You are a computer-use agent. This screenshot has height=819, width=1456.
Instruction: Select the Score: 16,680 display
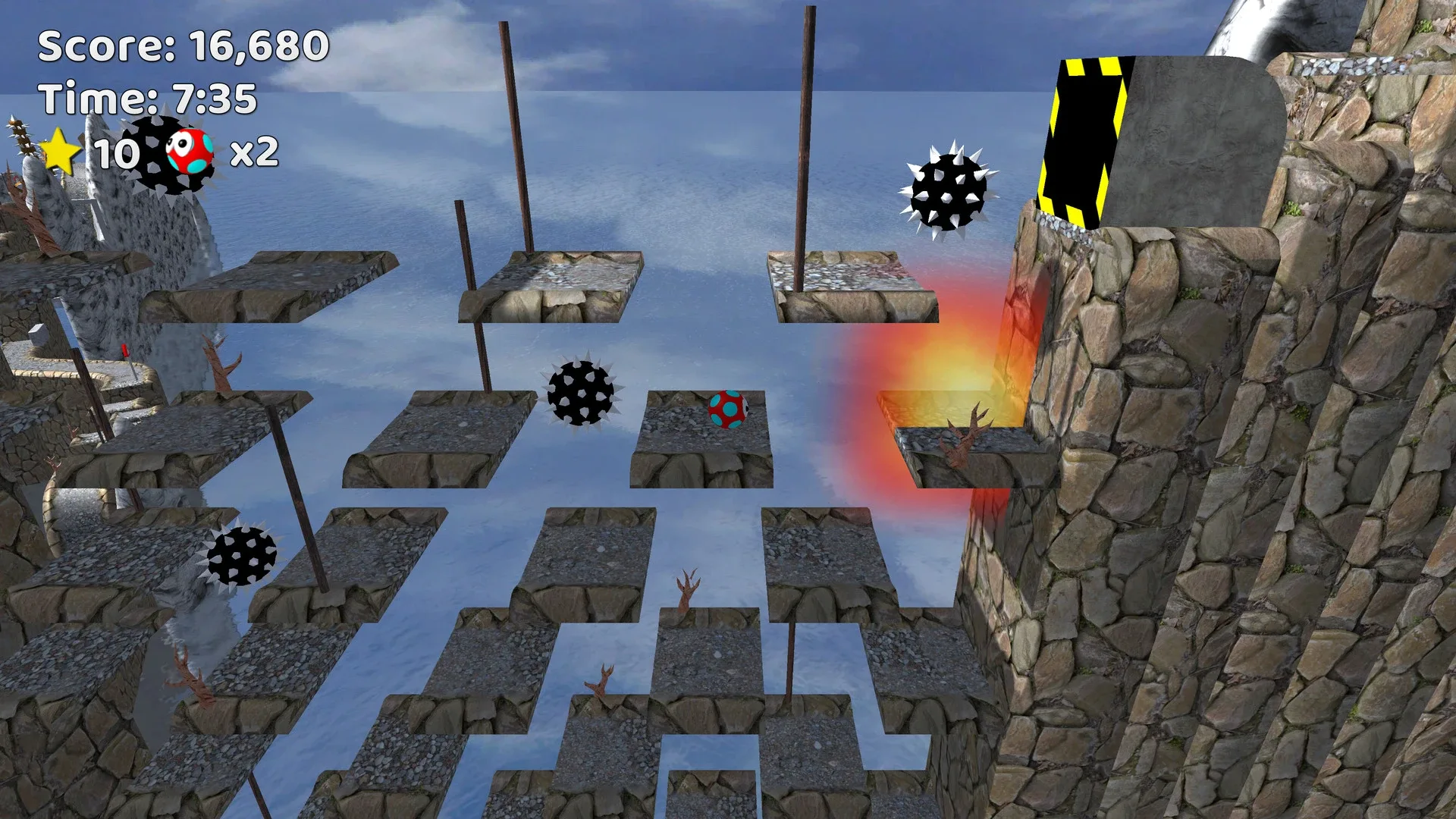[184, 47]
